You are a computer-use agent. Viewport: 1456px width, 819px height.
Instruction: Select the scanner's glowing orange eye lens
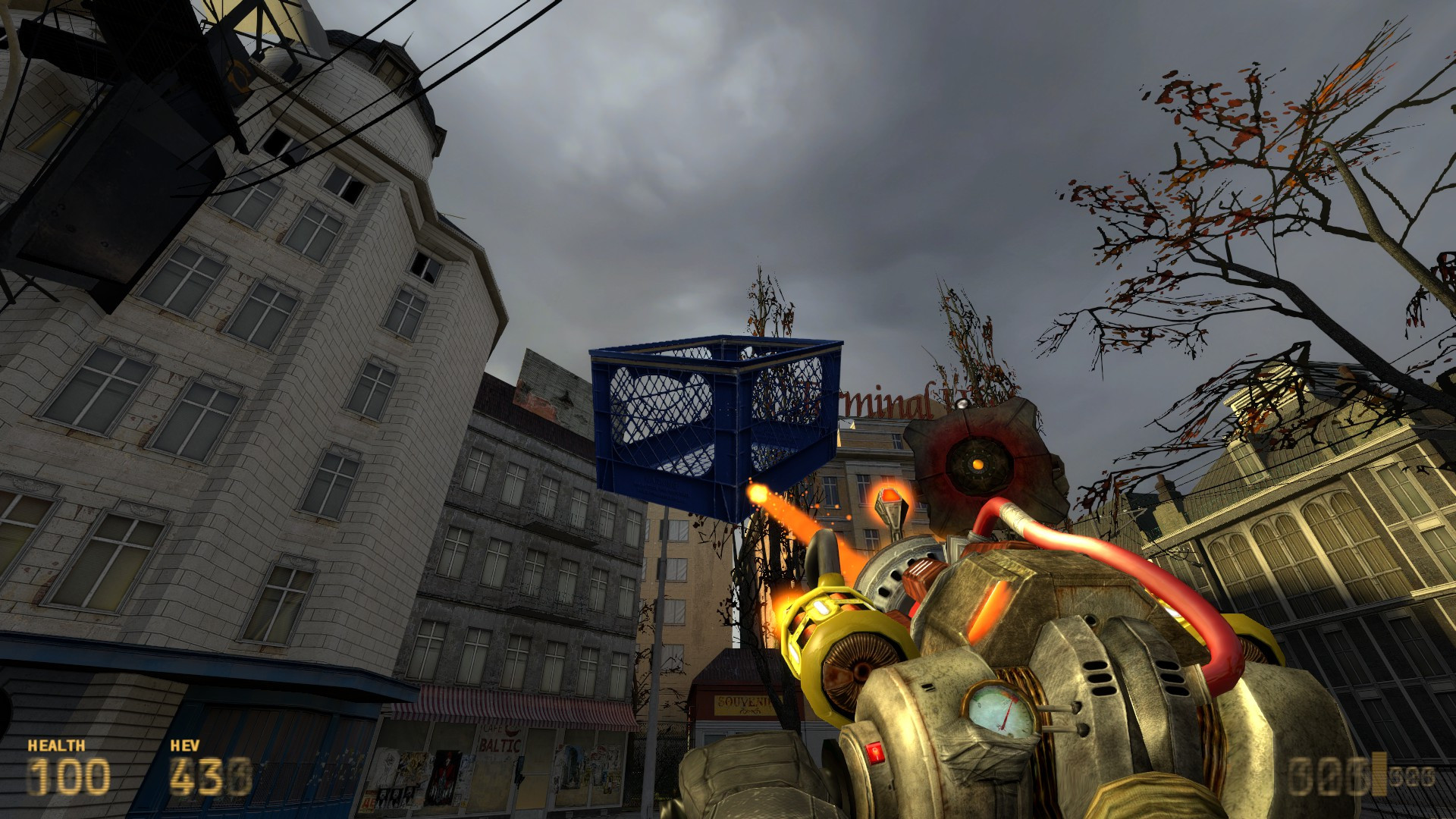[x=977, y=465]
